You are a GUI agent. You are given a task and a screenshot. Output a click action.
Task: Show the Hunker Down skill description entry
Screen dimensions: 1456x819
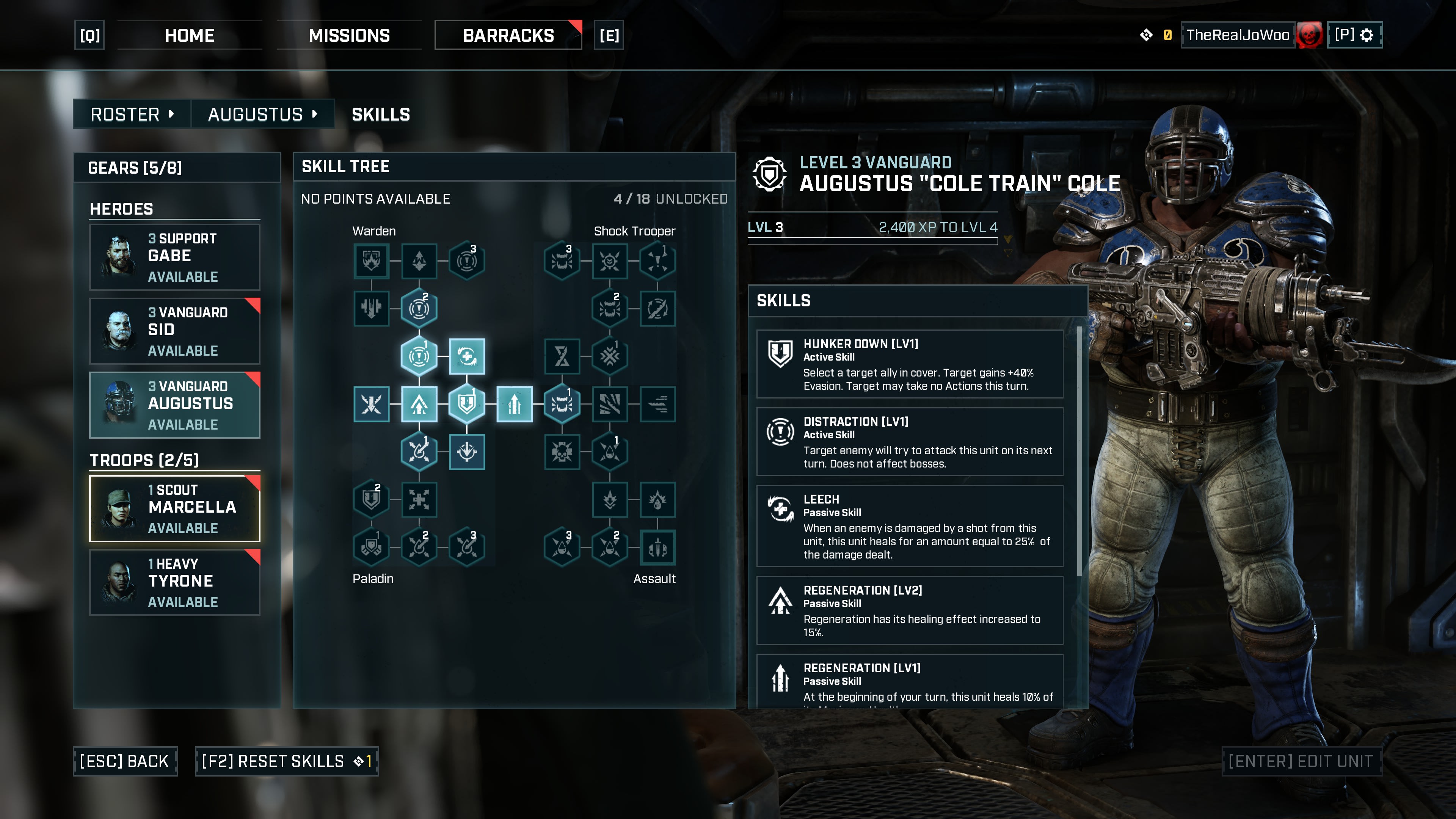click(910, 364)
